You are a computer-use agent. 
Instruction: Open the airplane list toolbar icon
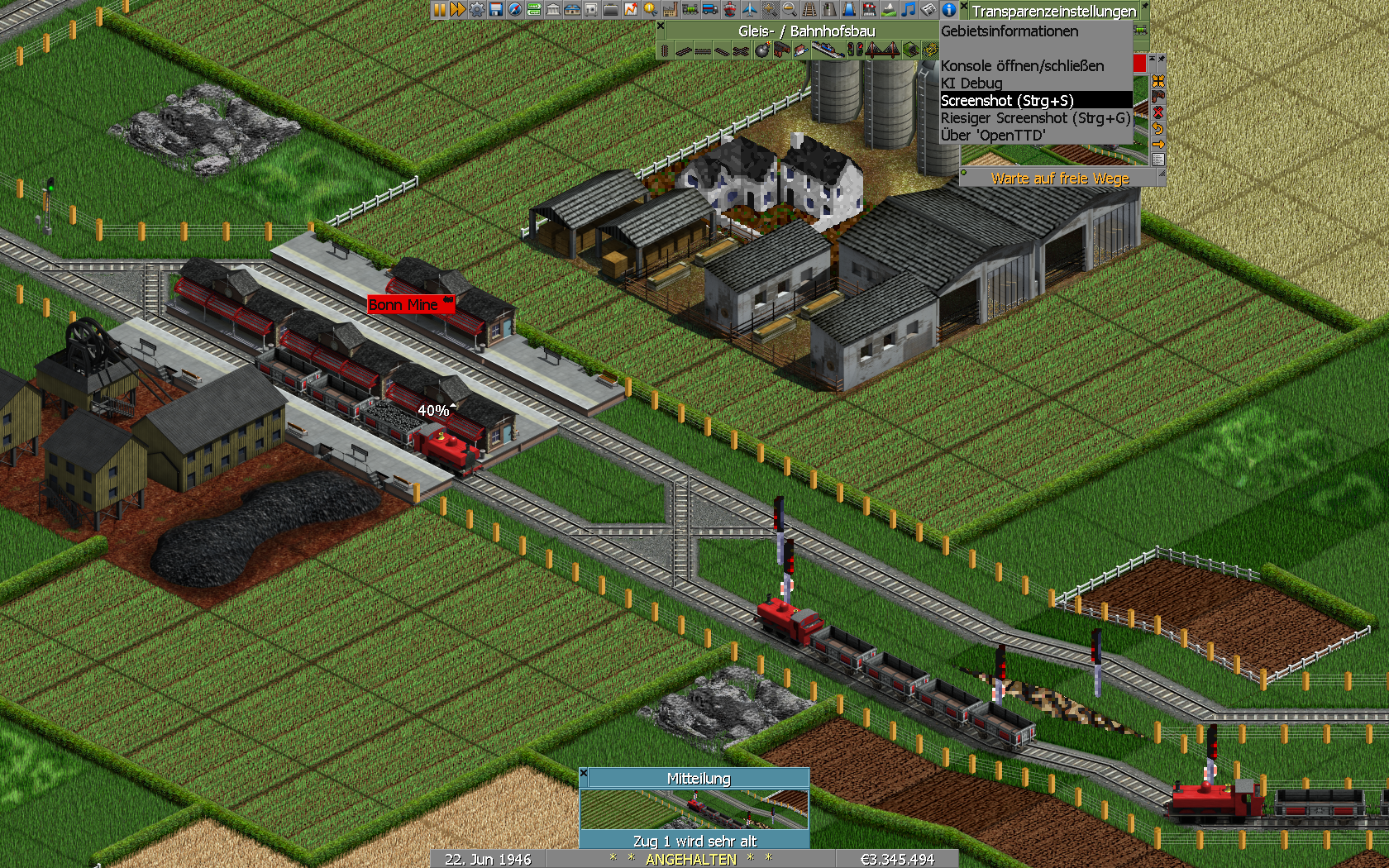pyautogui.click(x=749, y=10)
